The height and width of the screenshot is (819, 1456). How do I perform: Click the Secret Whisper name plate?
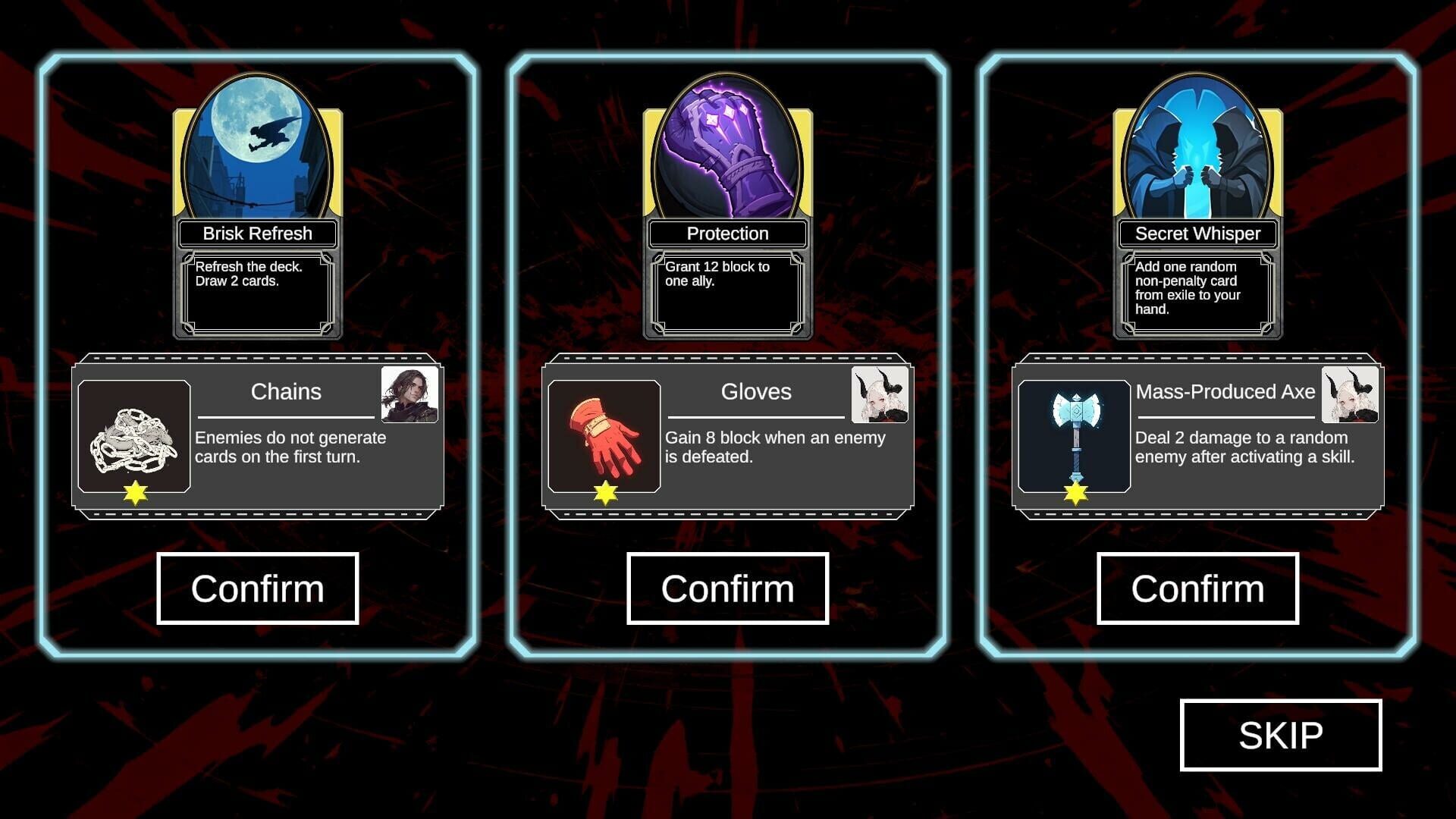point(1197,234)
